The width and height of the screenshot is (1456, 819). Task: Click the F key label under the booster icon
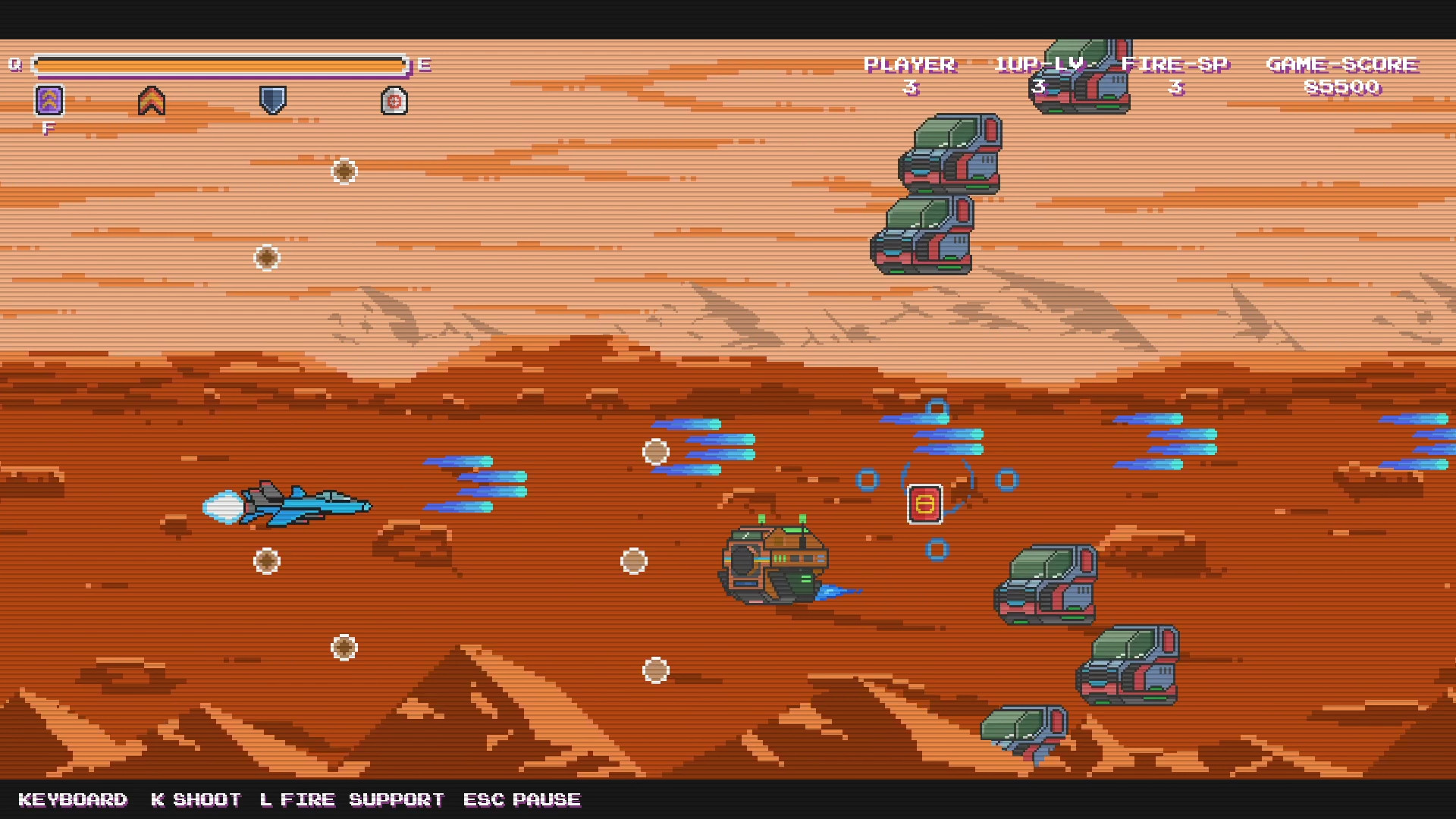point(49,127)
